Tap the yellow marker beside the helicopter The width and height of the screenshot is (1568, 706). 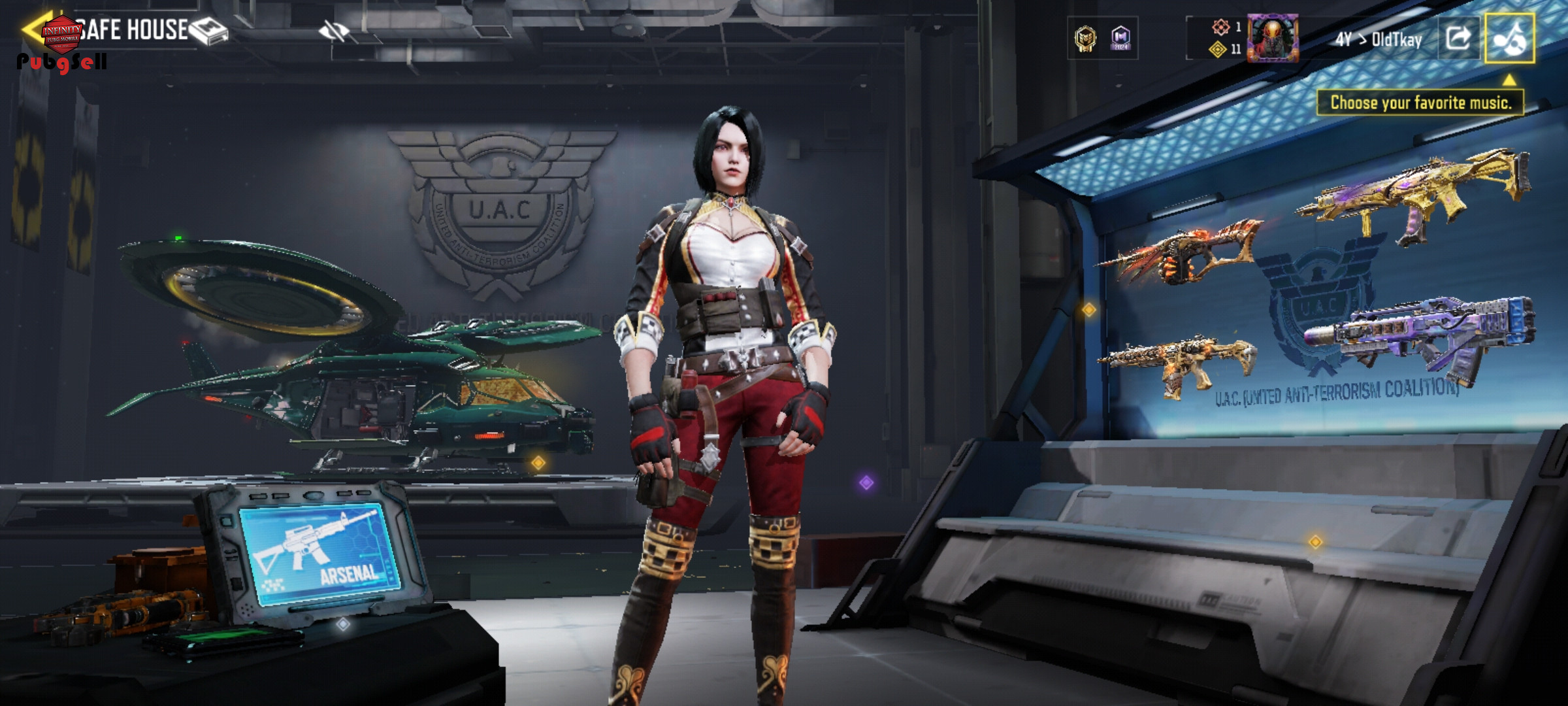(538, 463)
